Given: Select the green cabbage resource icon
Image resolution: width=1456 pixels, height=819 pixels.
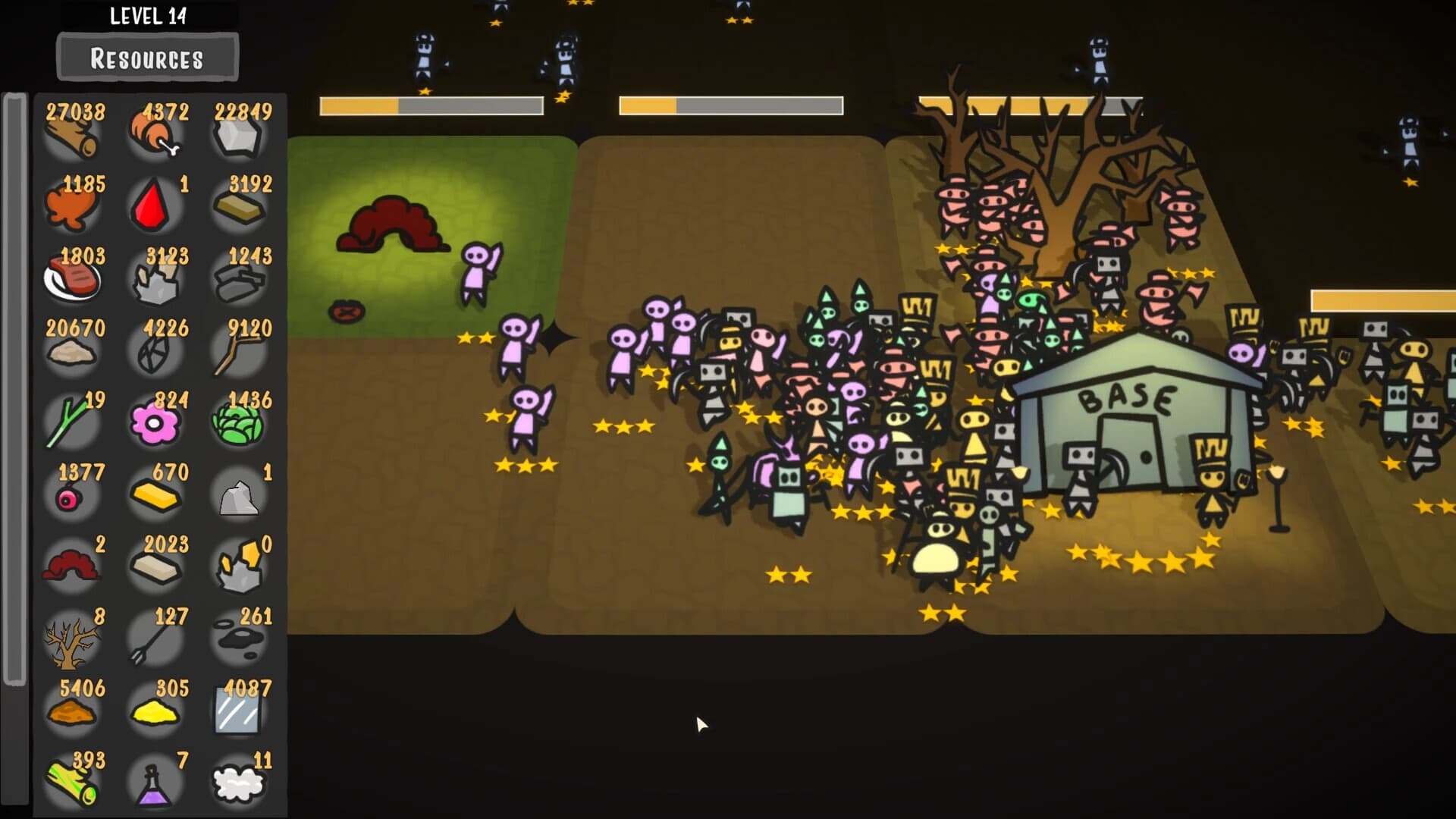Looking at the screenshot, I should (239, 425).
